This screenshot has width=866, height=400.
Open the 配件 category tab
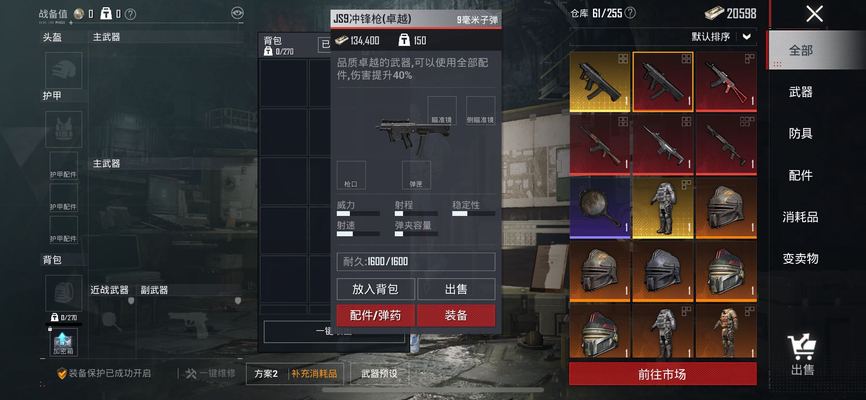[x=800, y=175]
